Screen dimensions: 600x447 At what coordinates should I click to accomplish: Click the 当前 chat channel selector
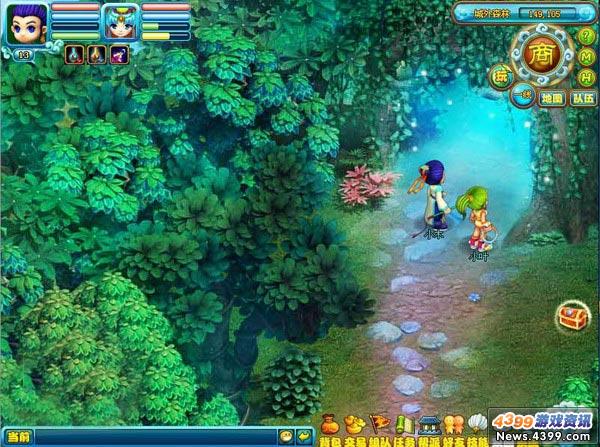coord(18,437)
